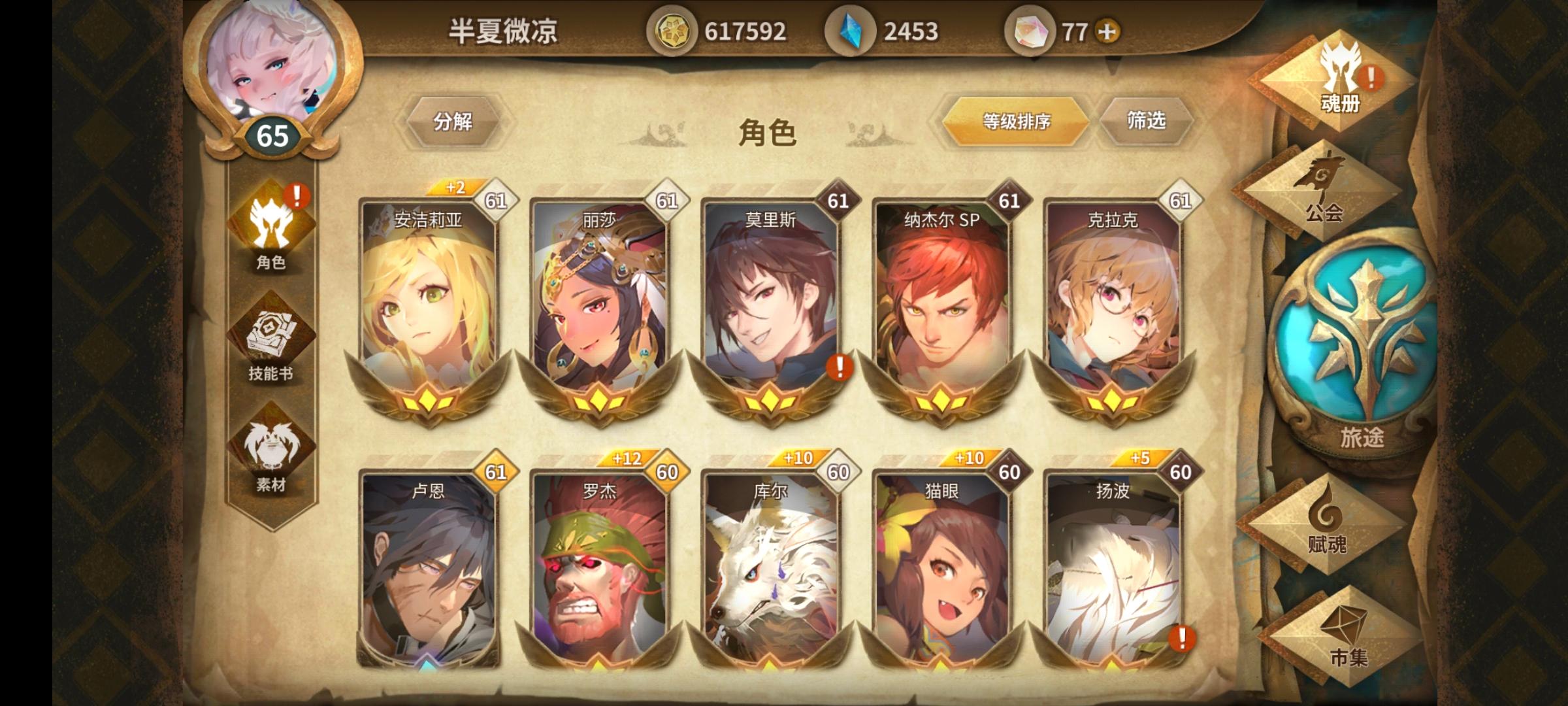
Task: Tap the + button to buy more shards
Action: pos(1107,29)
